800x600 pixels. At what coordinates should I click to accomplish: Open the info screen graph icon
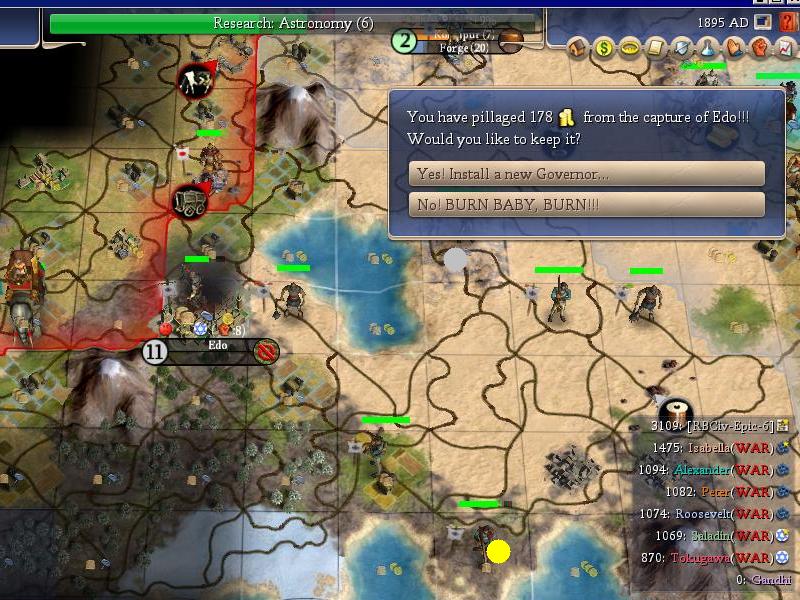786,48
